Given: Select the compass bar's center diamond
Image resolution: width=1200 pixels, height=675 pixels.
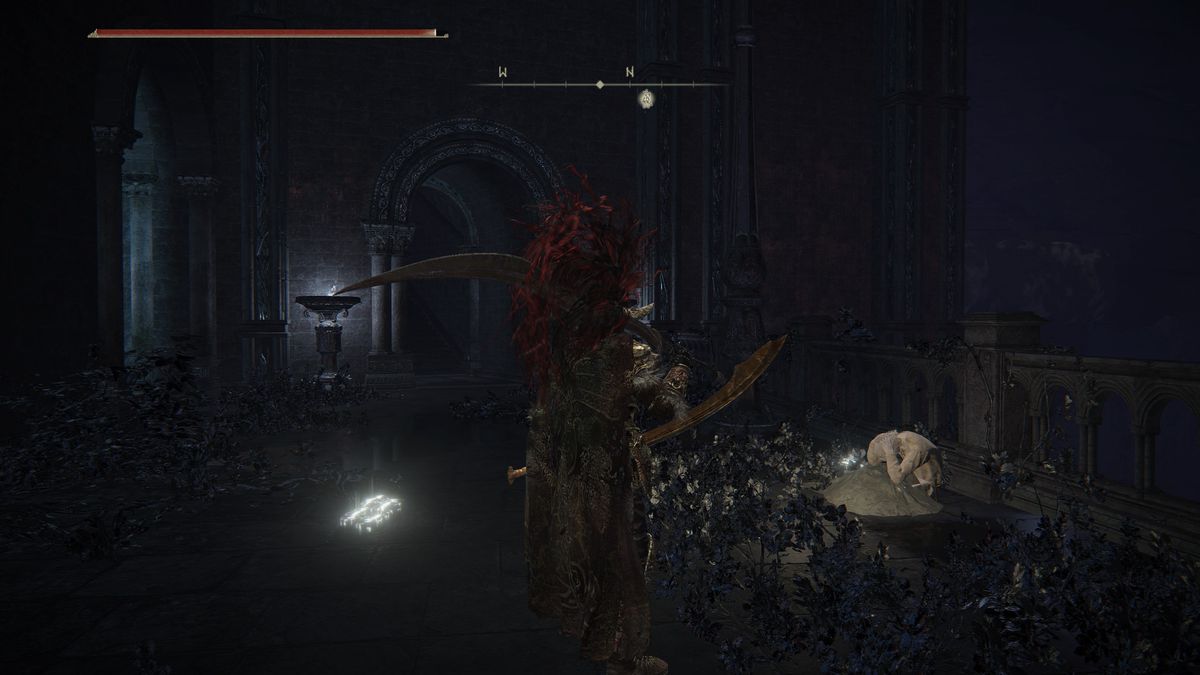Looking at the screenshot, I should [600, 85].
